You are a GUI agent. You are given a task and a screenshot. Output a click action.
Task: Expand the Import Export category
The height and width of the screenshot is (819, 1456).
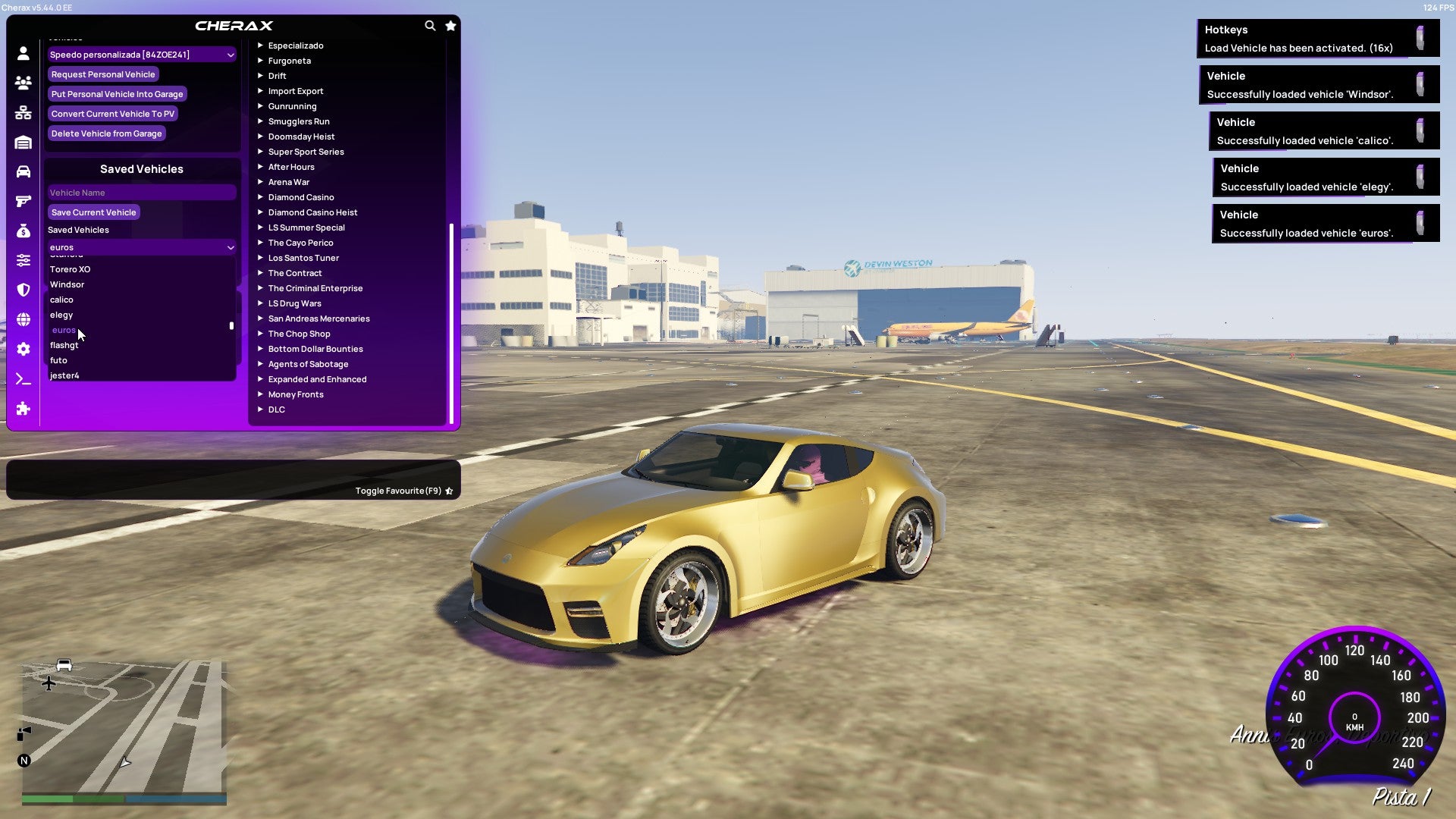pos(296,91)
